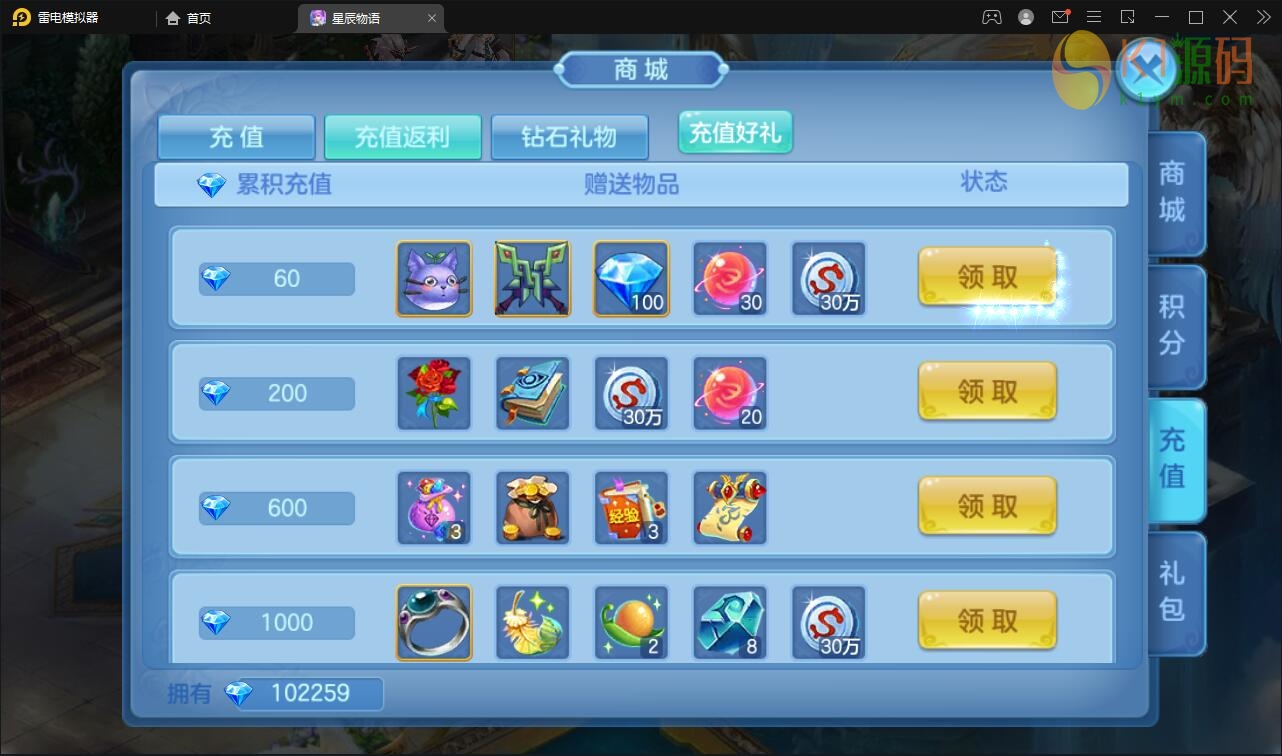Screen dimensions: 1282x756
Task: Select the 100 diamond reward icon
Action: pos(631,278)
